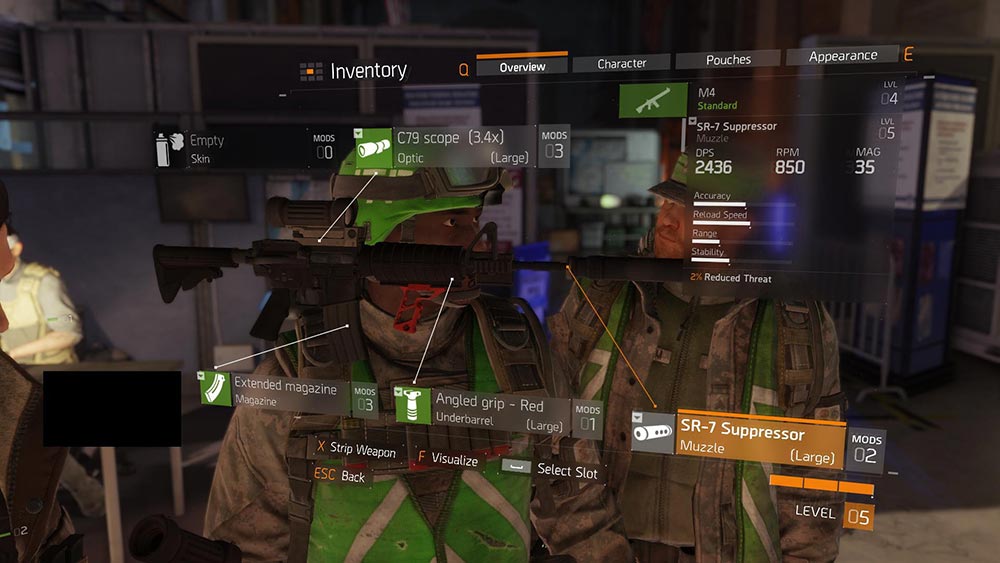
Task: Click the Strip Weapon option
Action: pos(355,451)
